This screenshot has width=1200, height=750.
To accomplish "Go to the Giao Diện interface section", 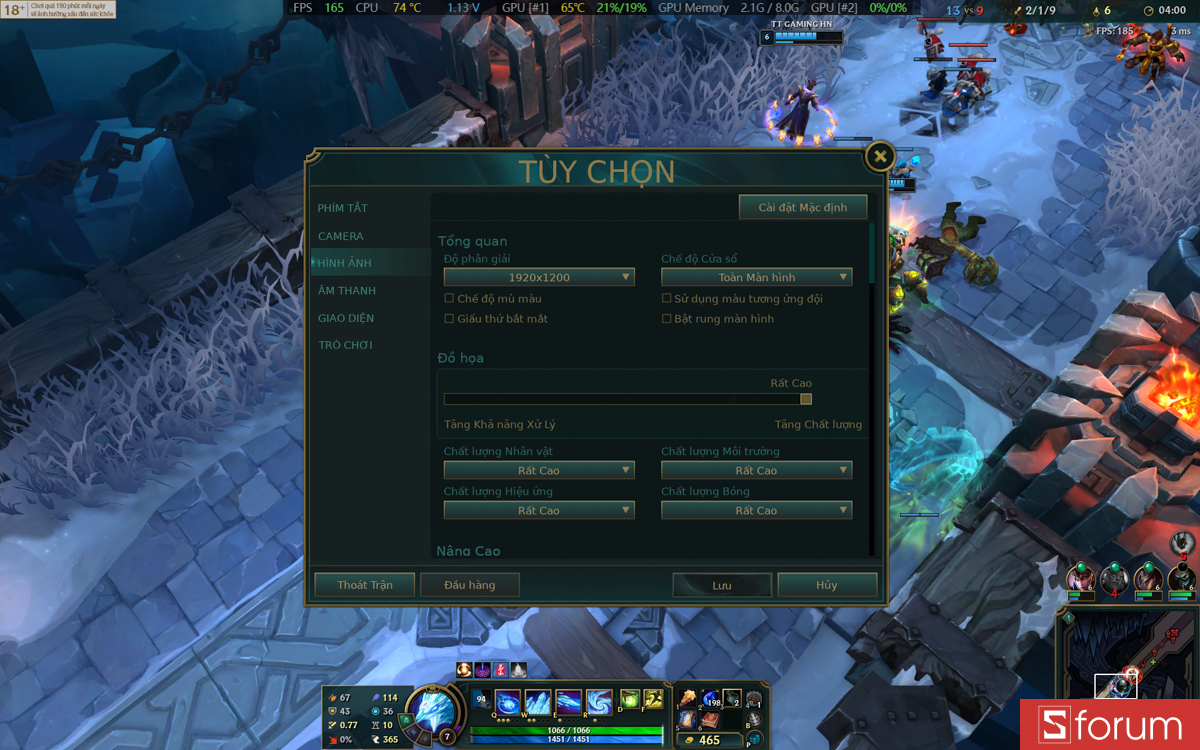I will point(346,318).
